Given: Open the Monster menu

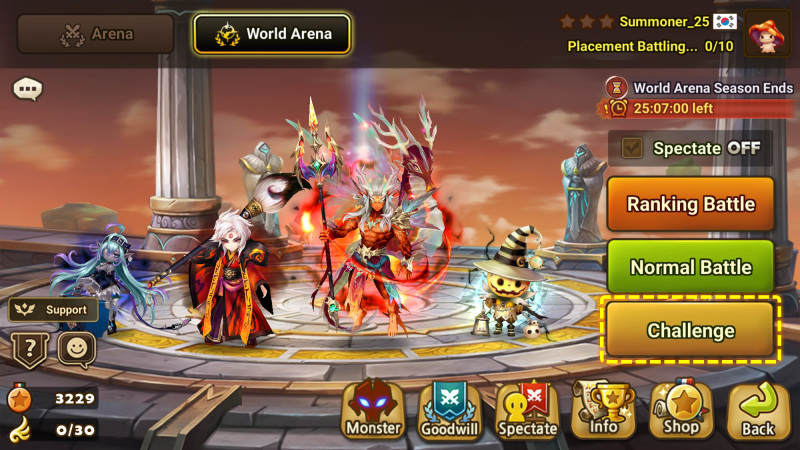Looking at the screenshot, I should click(x=373, y=410).
